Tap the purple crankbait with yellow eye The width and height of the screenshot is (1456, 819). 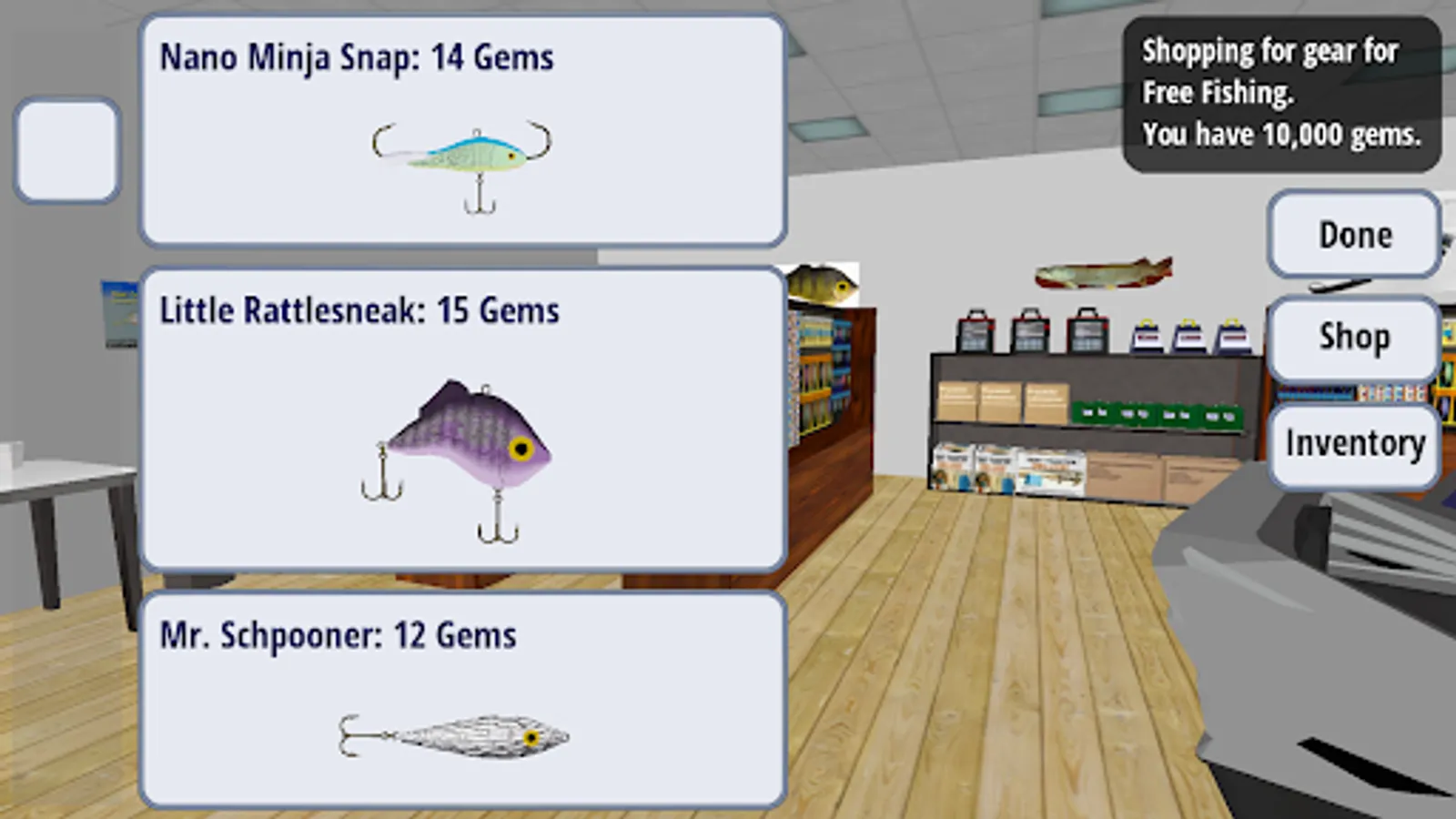464,446
